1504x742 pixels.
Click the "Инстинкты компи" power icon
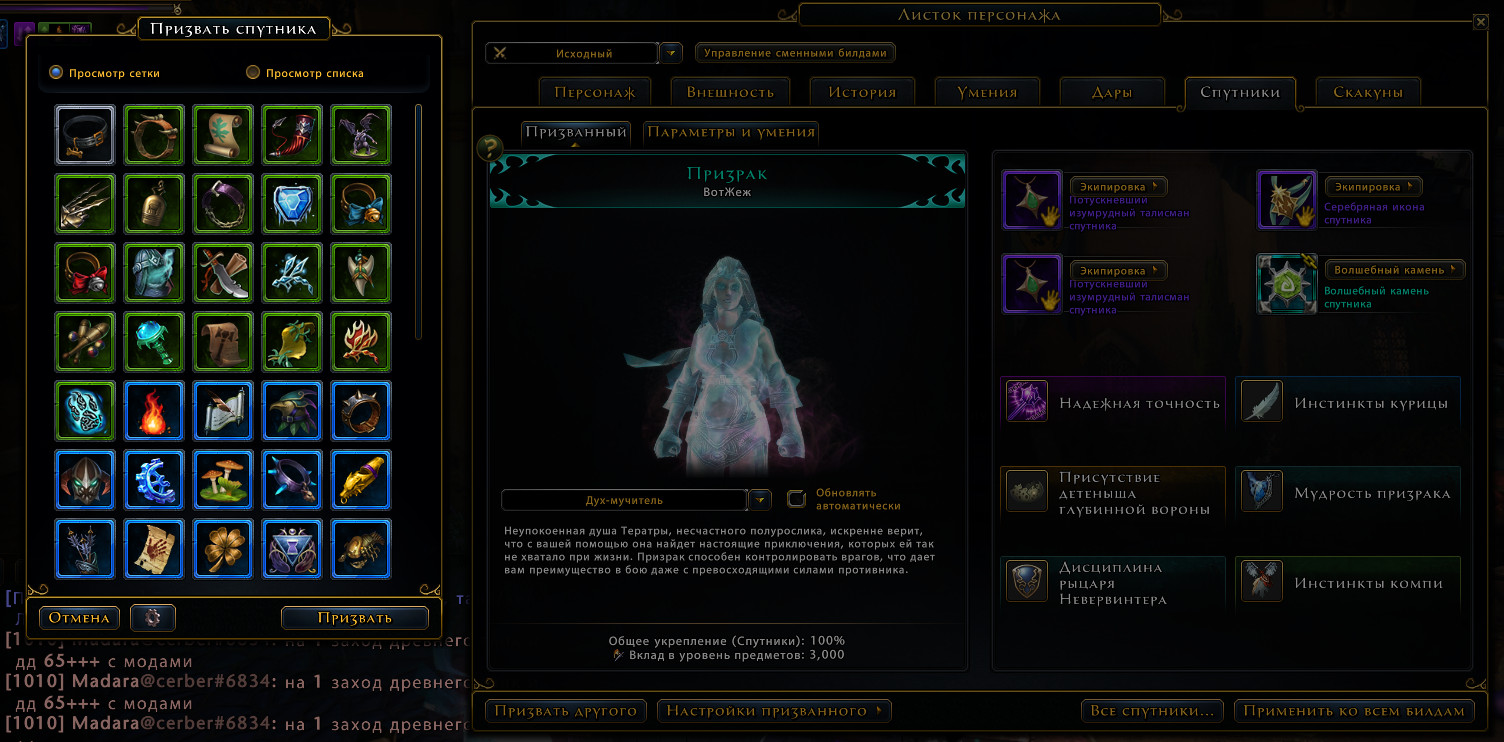[x=1261, y=580]
